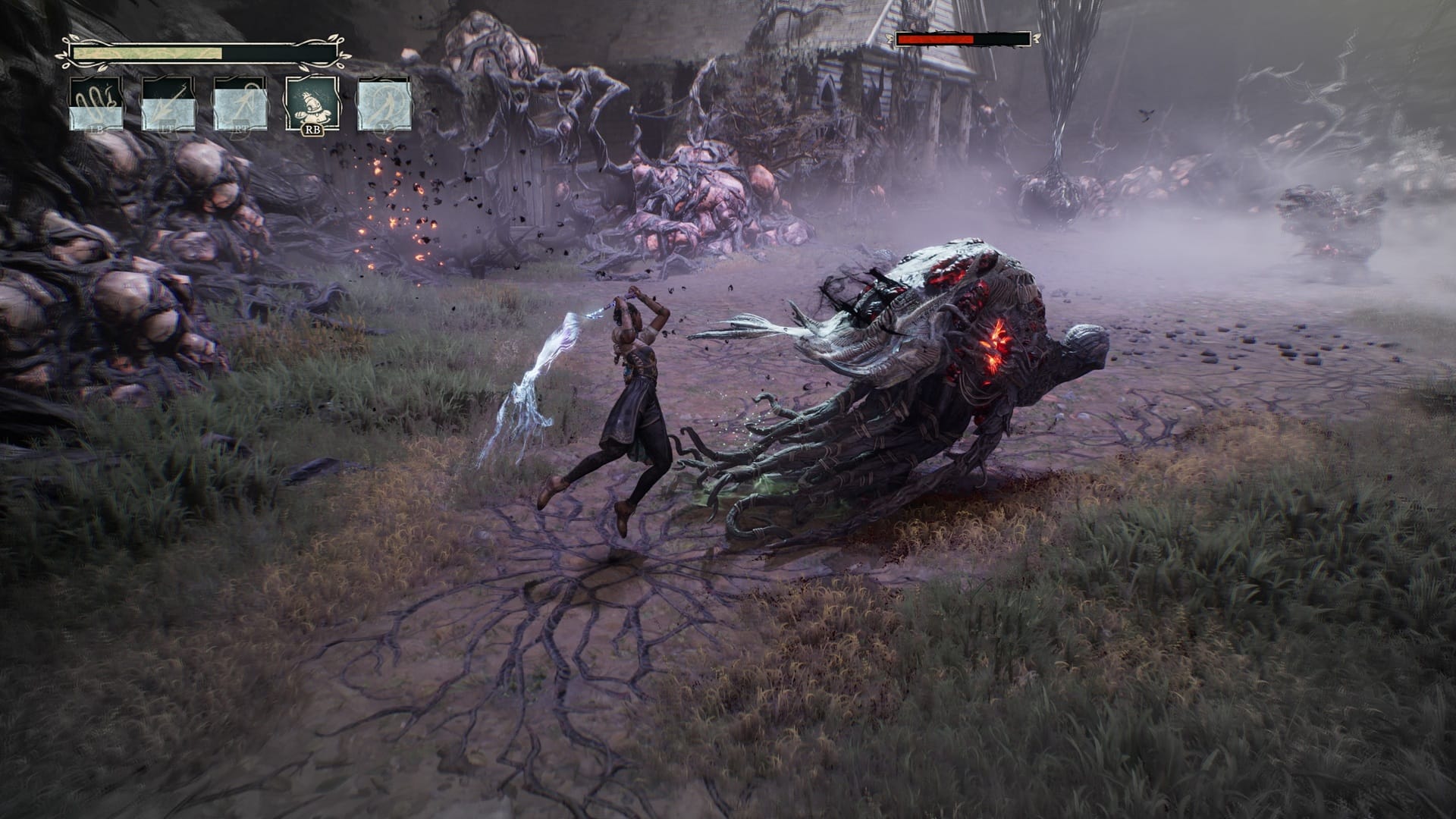Click the empty portion of the boss health bar
The width and height of the screenshot is (1456, 819).
coord(1003,38)
